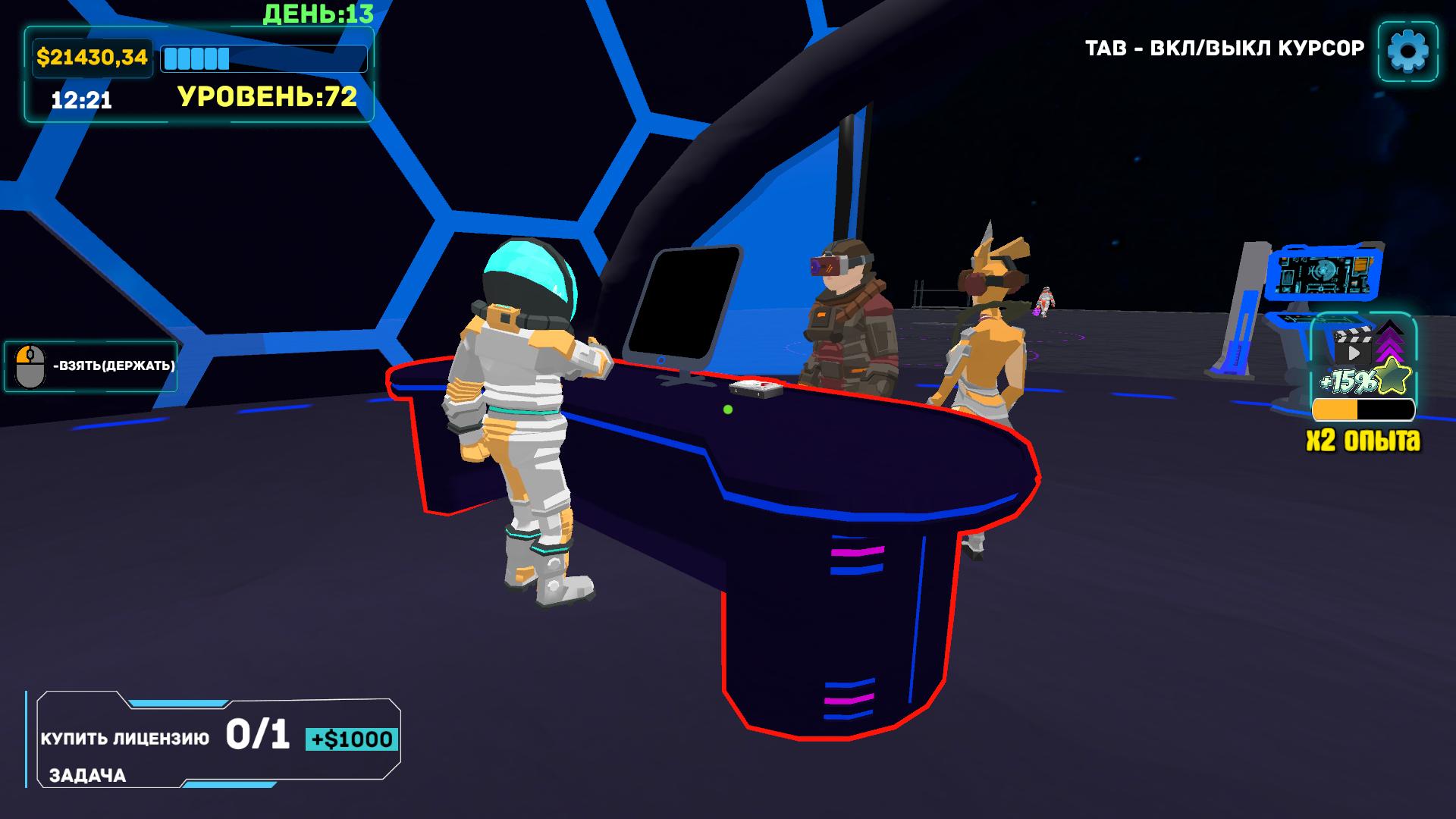This screenshot has width=1456, height=819.
Task: Click the УРОВЕНЬ:72 level label
Action: coord(267,96)
